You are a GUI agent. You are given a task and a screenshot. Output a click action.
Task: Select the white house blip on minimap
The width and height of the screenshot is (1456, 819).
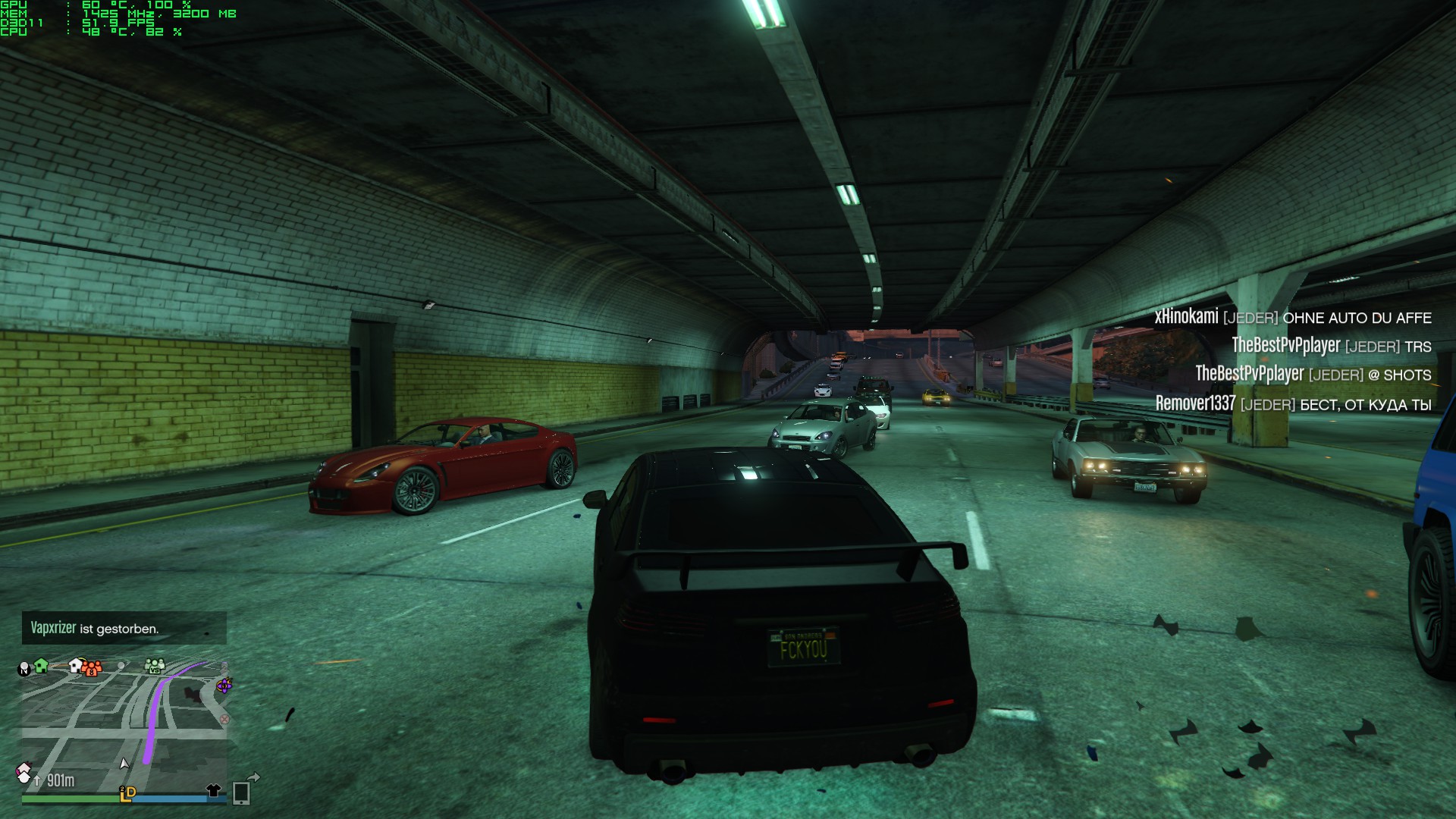tap(75, 665)
